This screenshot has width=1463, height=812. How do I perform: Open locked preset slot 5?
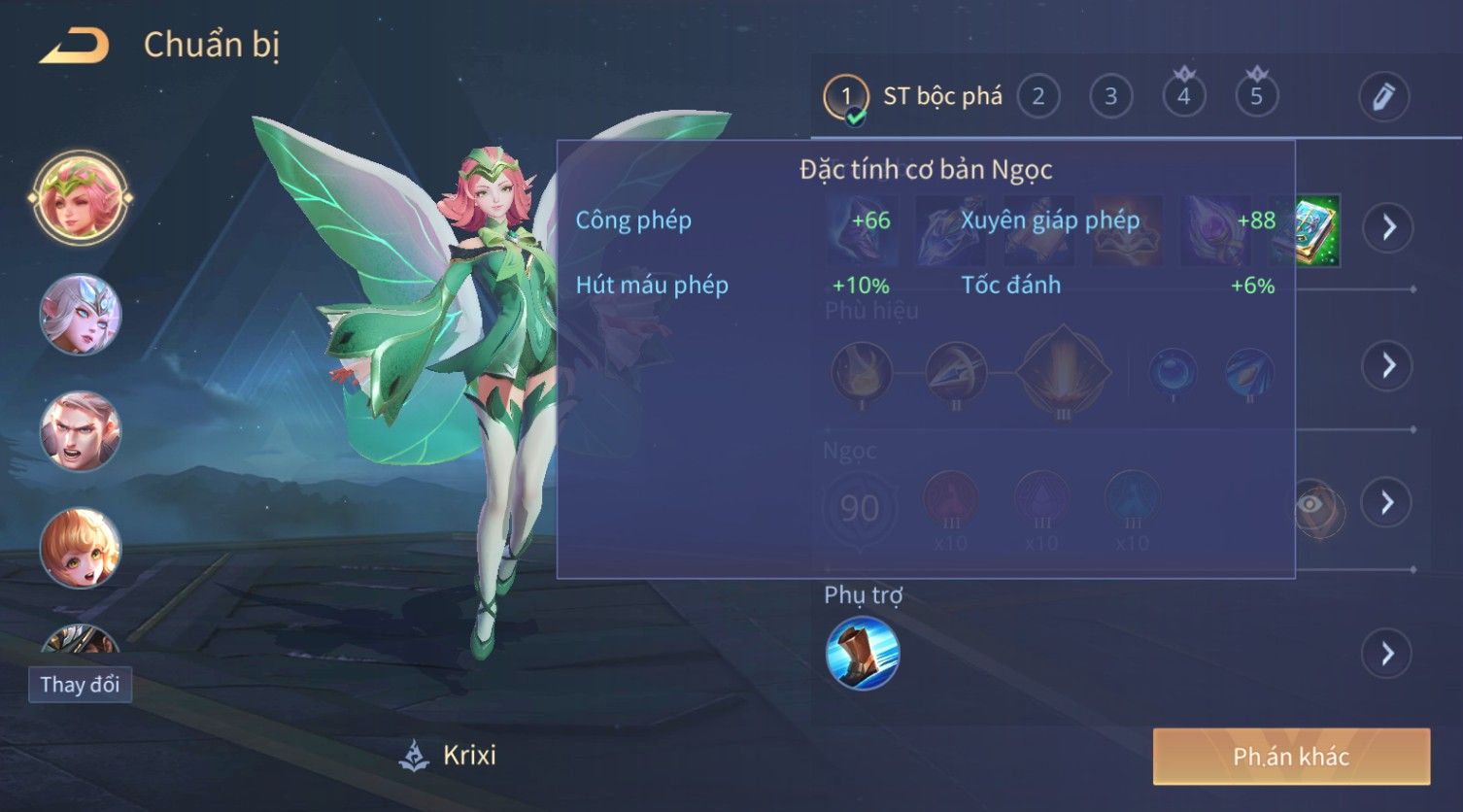1256,95
